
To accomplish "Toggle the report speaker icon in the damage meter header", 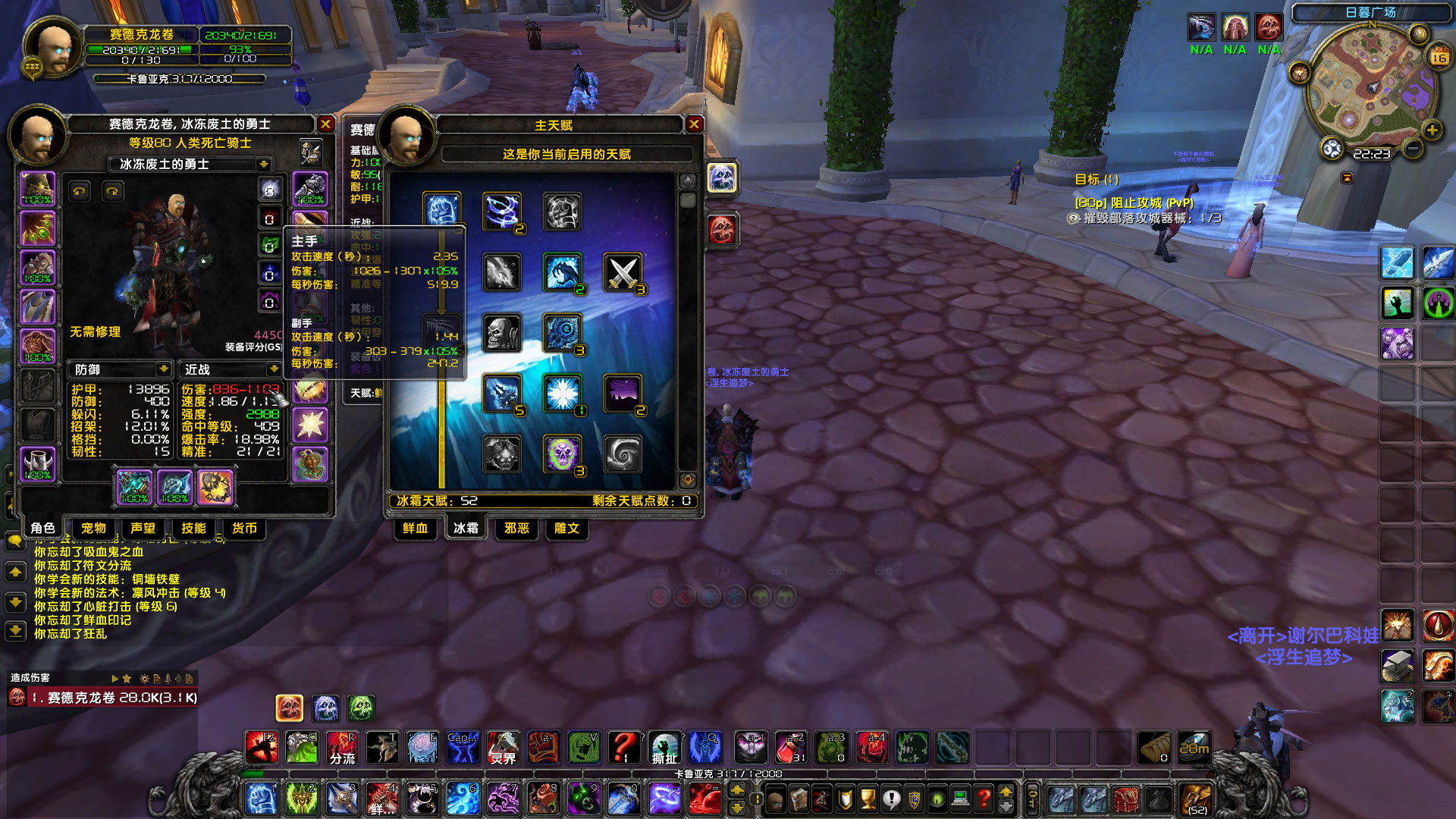I will click(178, 679).
